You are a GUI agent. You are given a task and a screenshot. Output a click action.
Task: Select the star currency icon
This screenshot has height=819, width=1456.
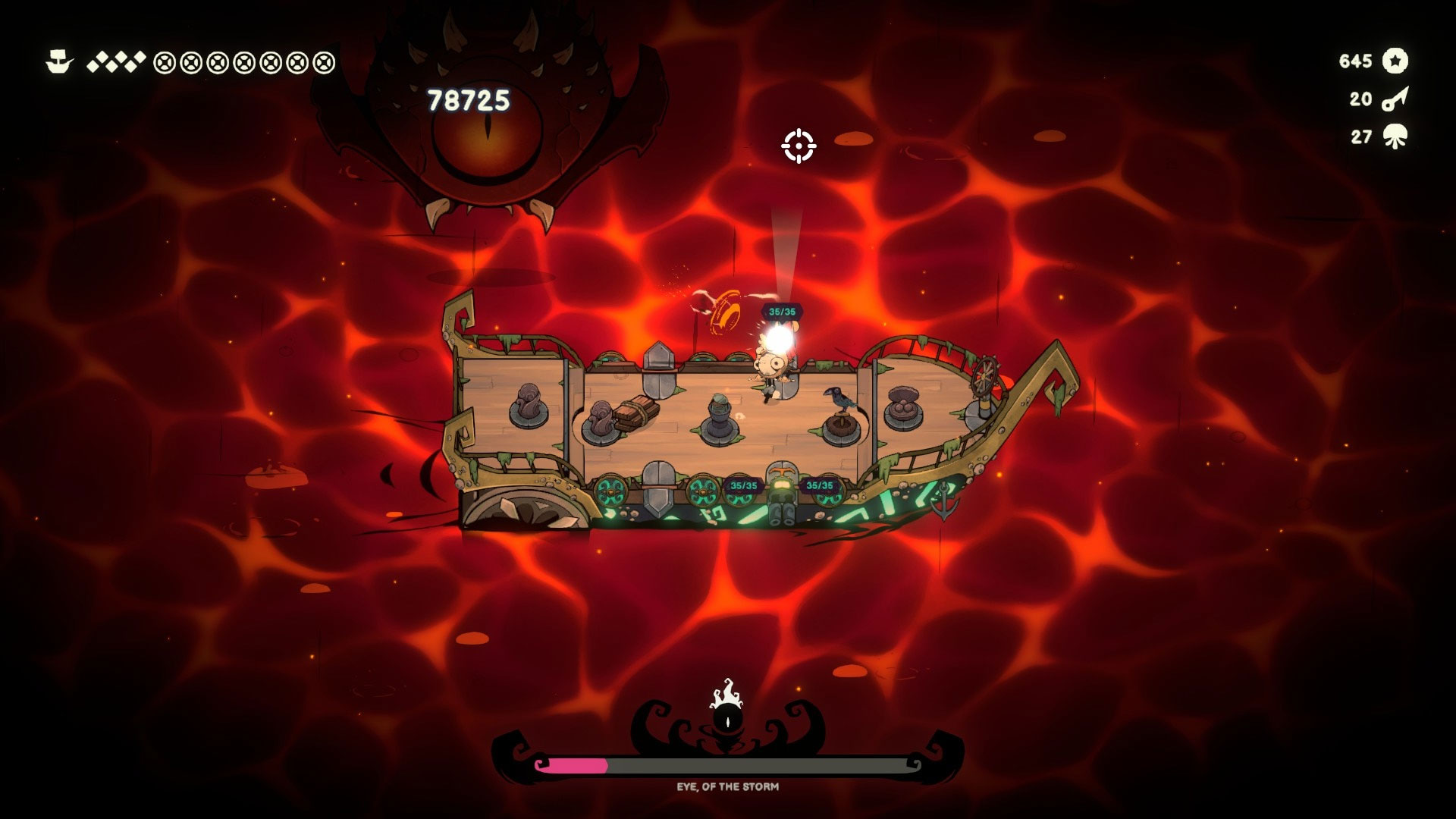coord(1395,61)
